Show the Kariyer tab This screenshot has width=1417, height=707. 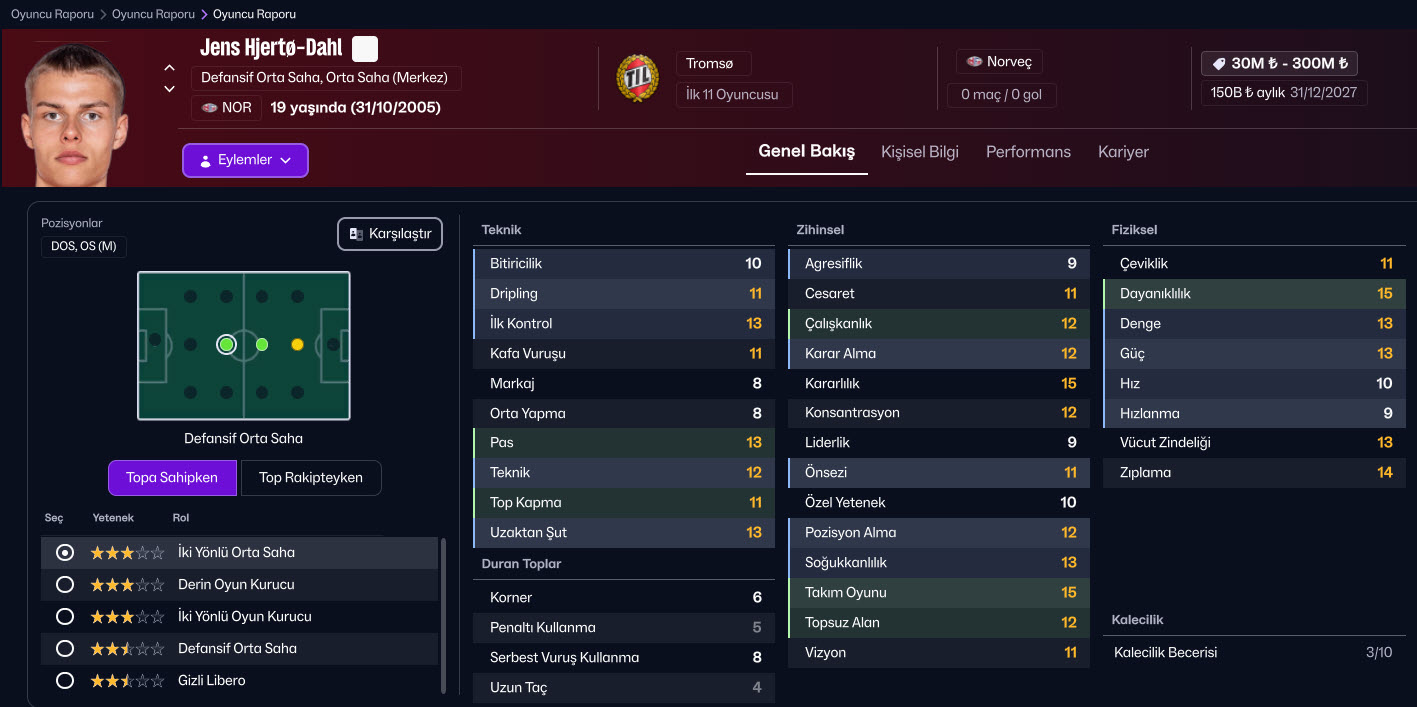point(1123,152)
